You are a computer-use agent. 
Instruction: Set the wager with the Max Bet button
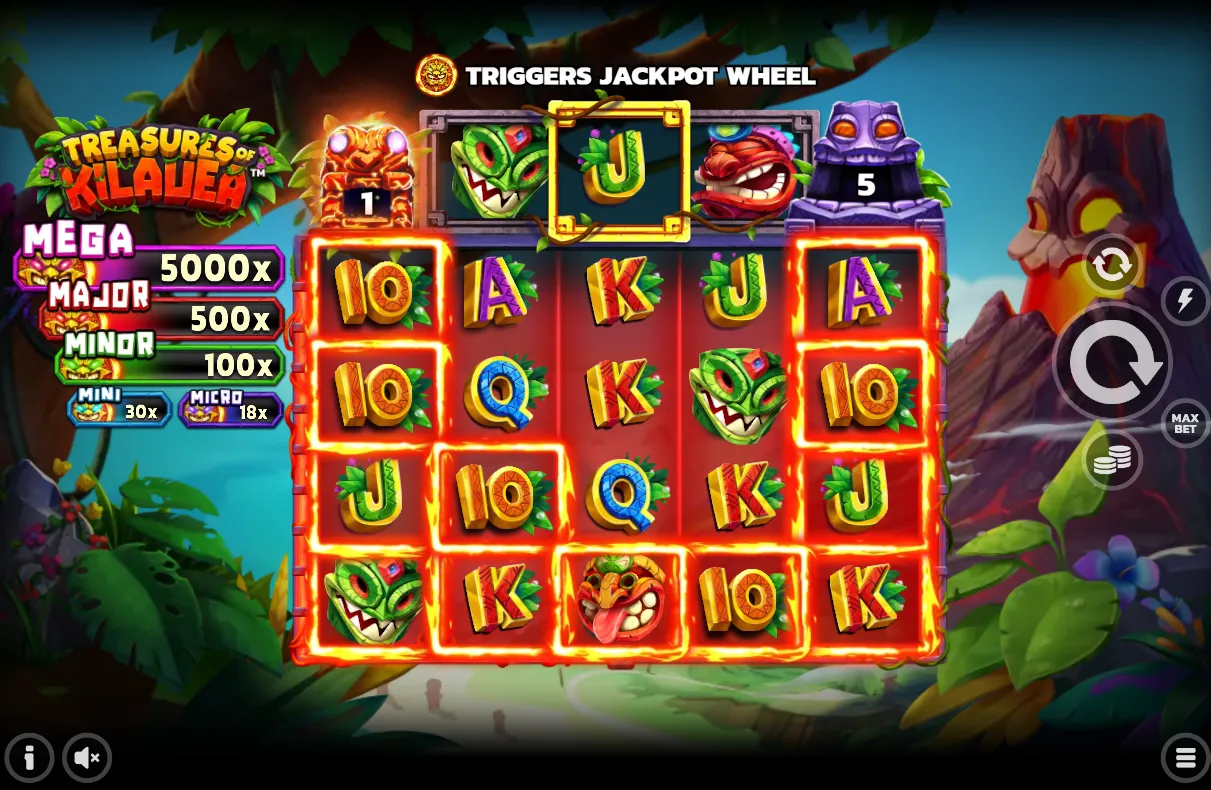1184,423
